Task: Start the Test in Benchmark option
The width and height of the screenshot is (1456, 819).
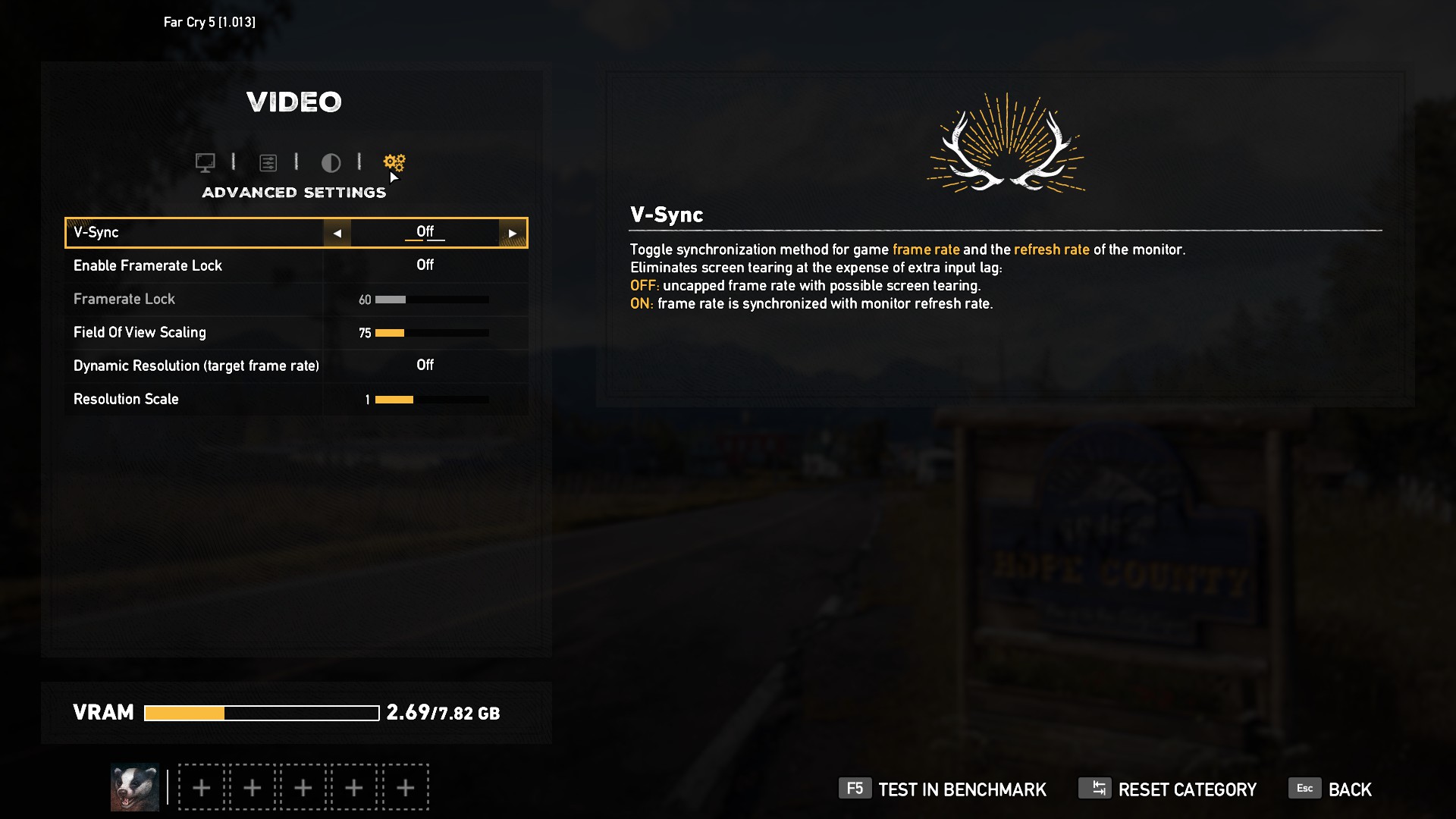Action: tap(943, 789)
